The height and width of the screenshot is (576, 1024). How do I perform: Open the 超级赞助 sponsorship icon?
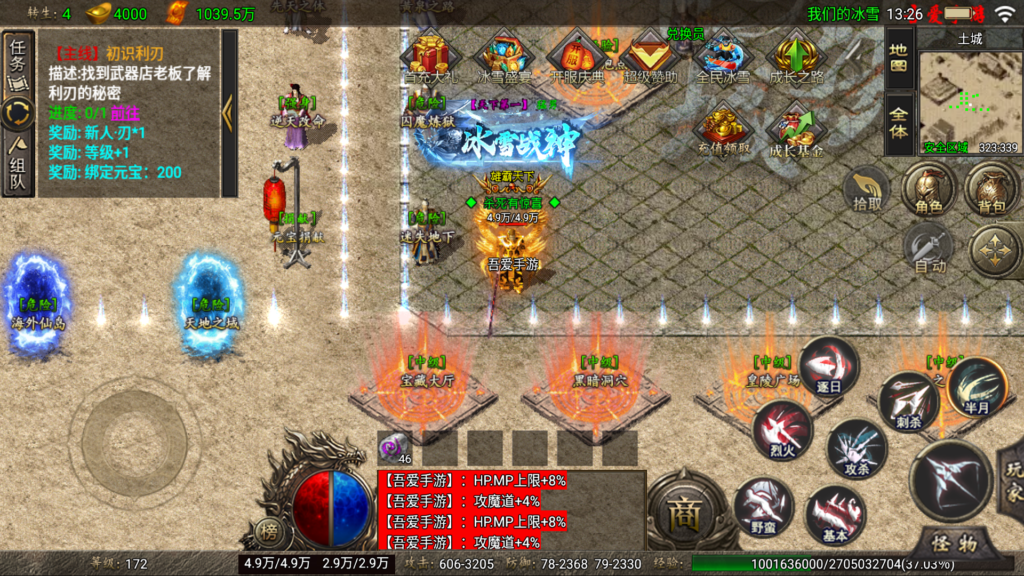650,58
